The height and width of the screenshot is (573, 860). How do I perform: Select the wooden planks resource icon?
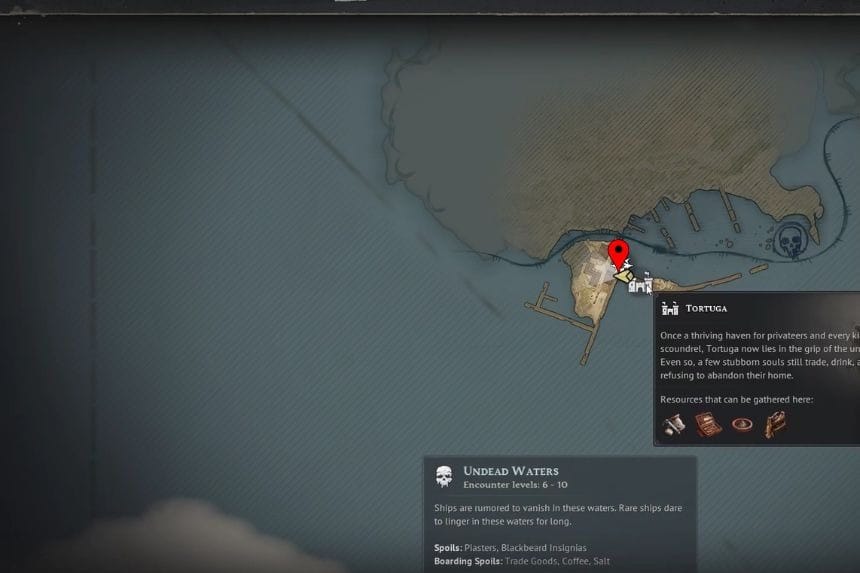tap(775, 424)
